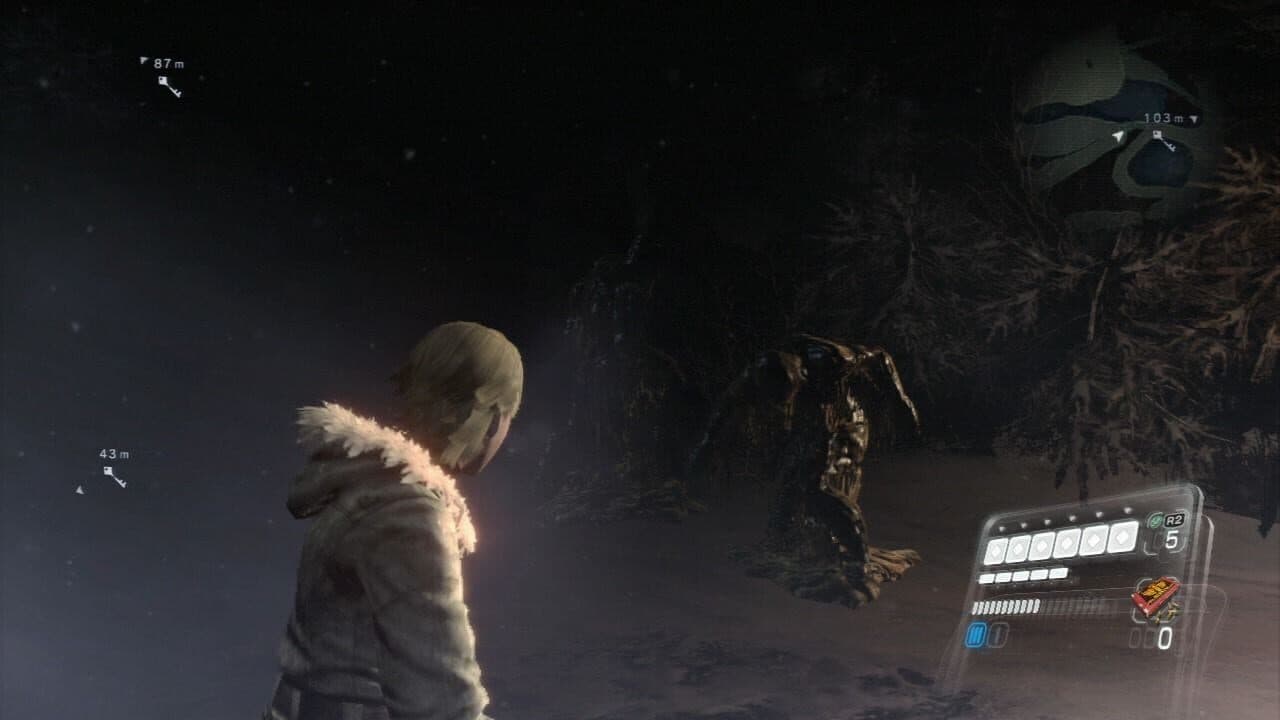Select the last diamond health block on the right

coord(1122,538)
